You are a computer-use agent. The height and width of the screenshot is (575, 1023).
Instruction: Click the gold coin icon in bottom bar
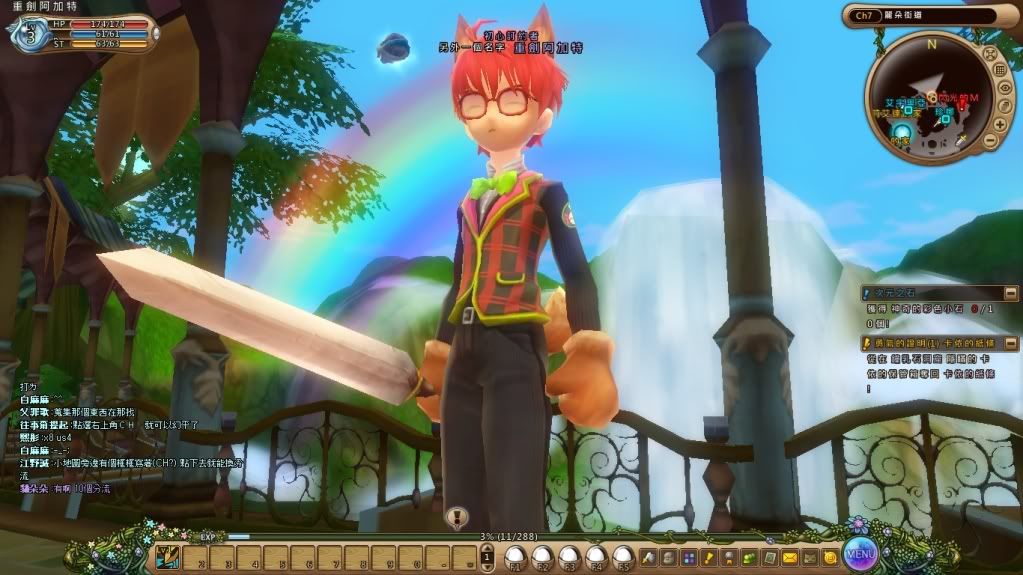tap(829, 556)
